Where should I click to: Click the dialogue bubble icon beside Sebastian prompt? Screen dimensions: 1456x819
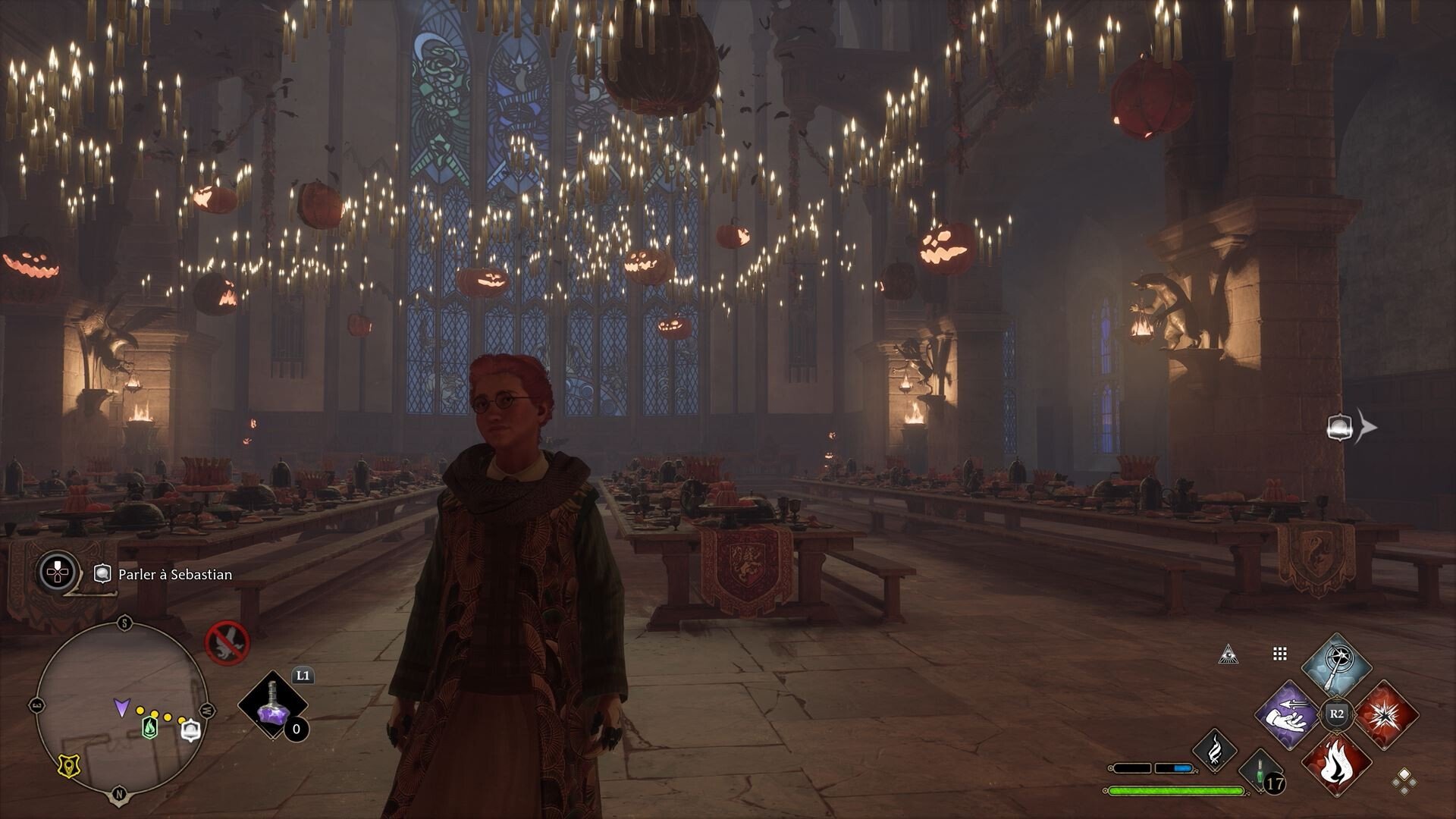pos(102,573)
